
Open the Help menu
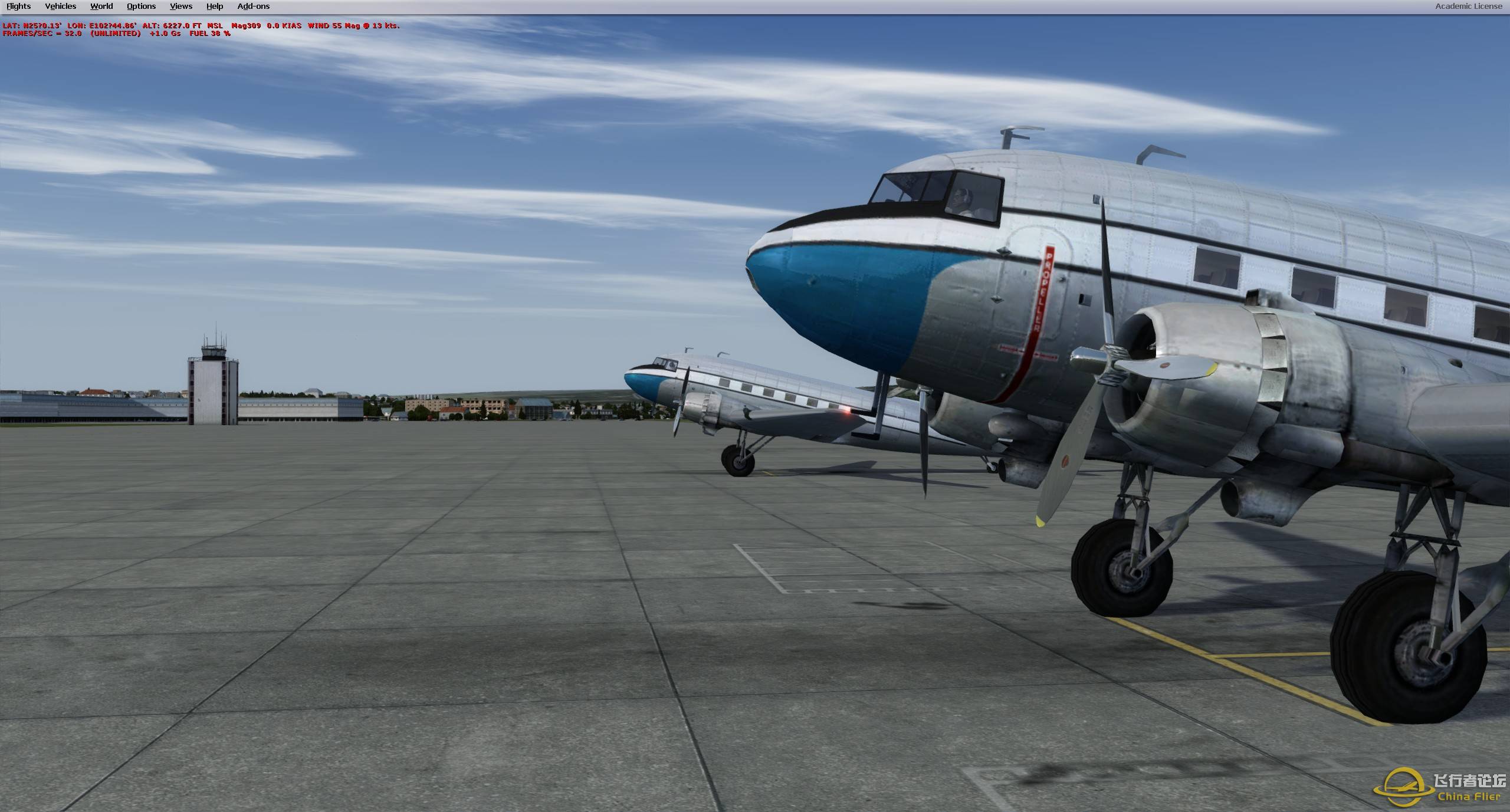(214, 6)
